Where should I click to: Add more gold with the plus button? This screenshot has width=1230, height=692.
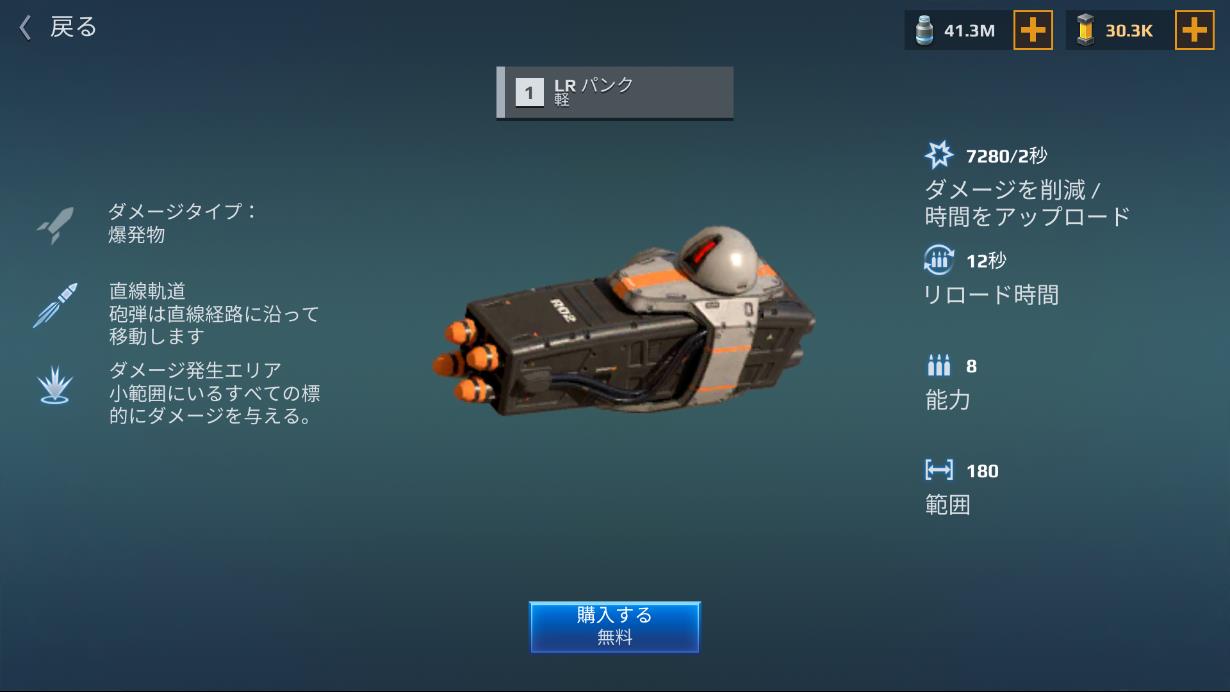click(x=1194, y=30)
